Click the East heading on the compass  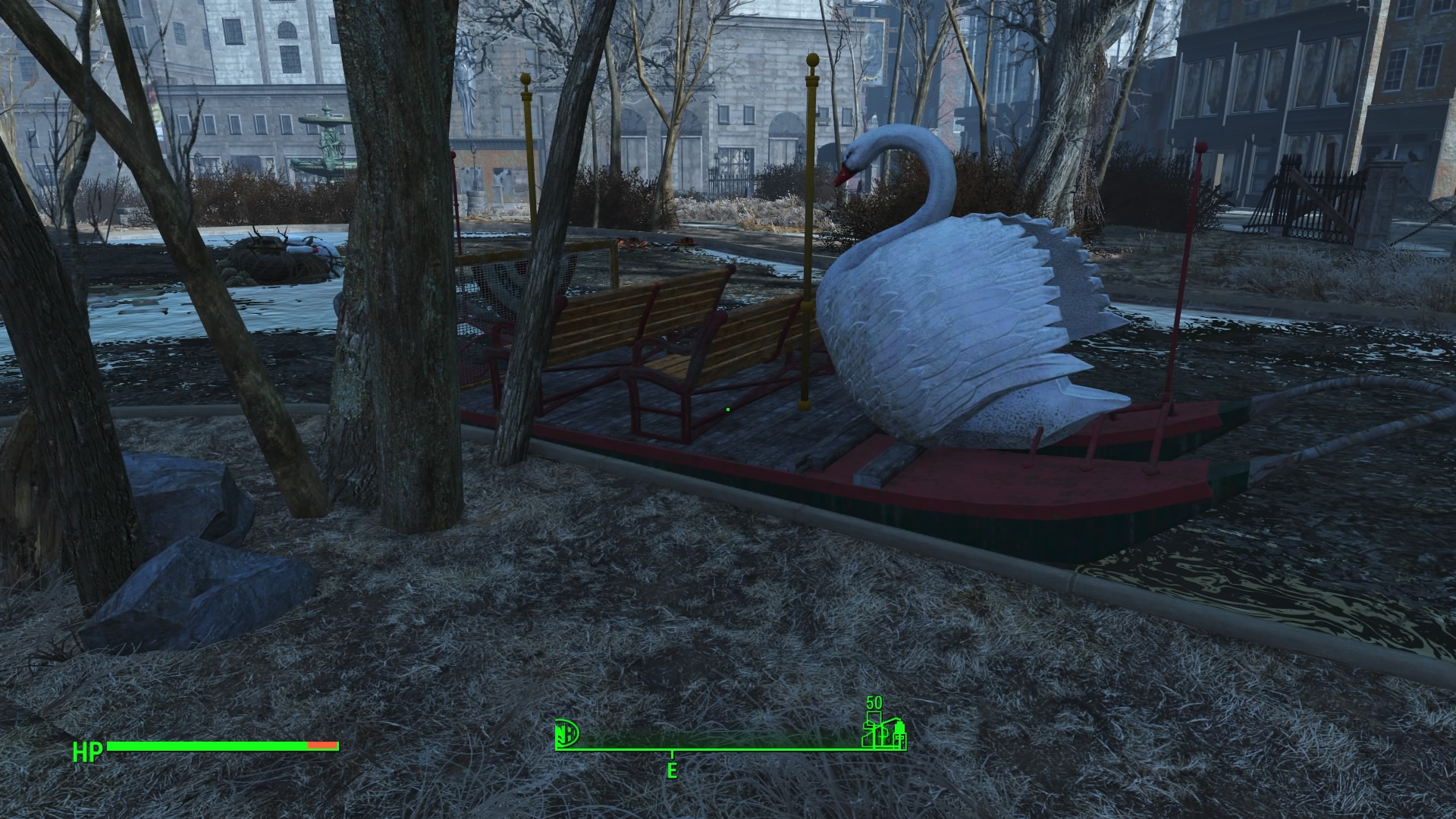point(672,771)
